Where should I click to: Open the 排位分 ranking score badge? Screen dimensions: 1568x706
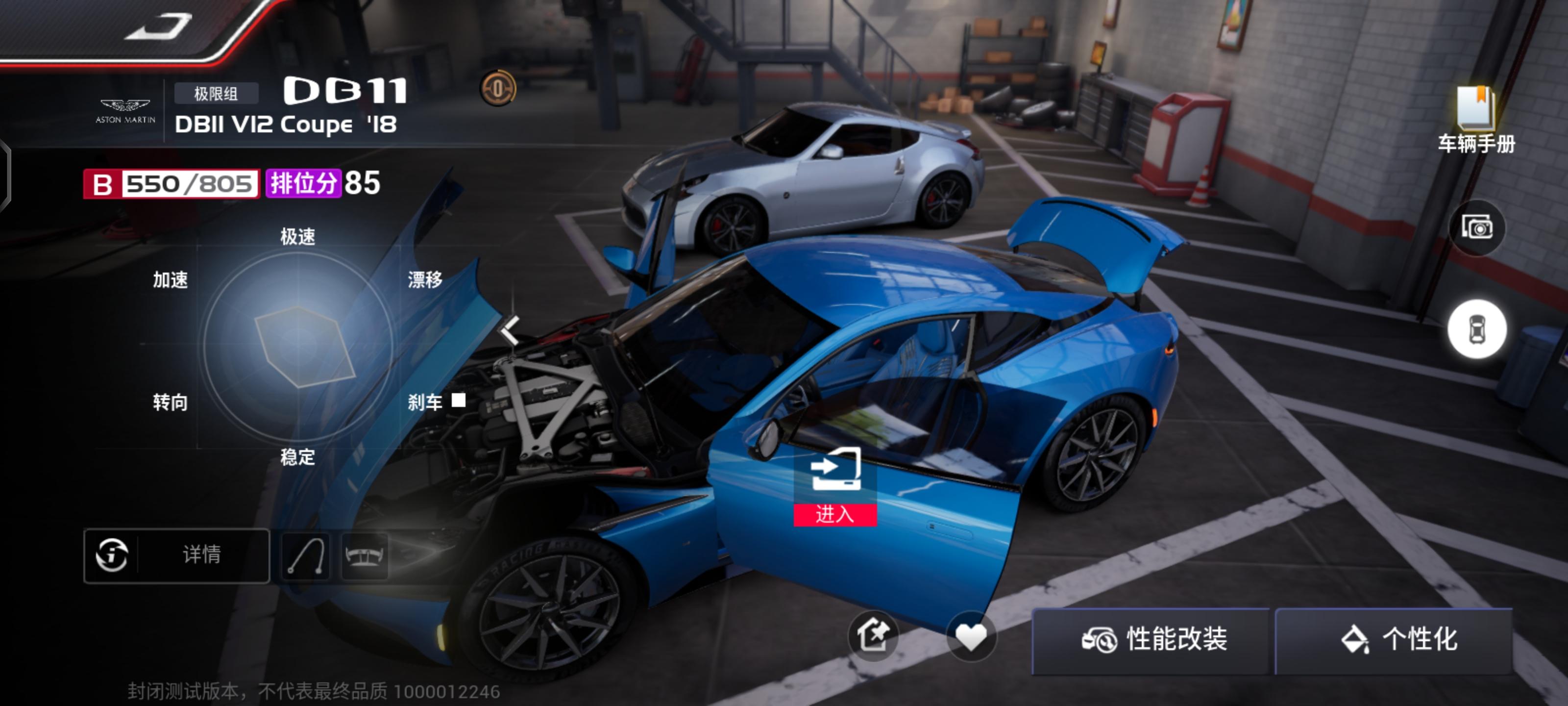302,183
